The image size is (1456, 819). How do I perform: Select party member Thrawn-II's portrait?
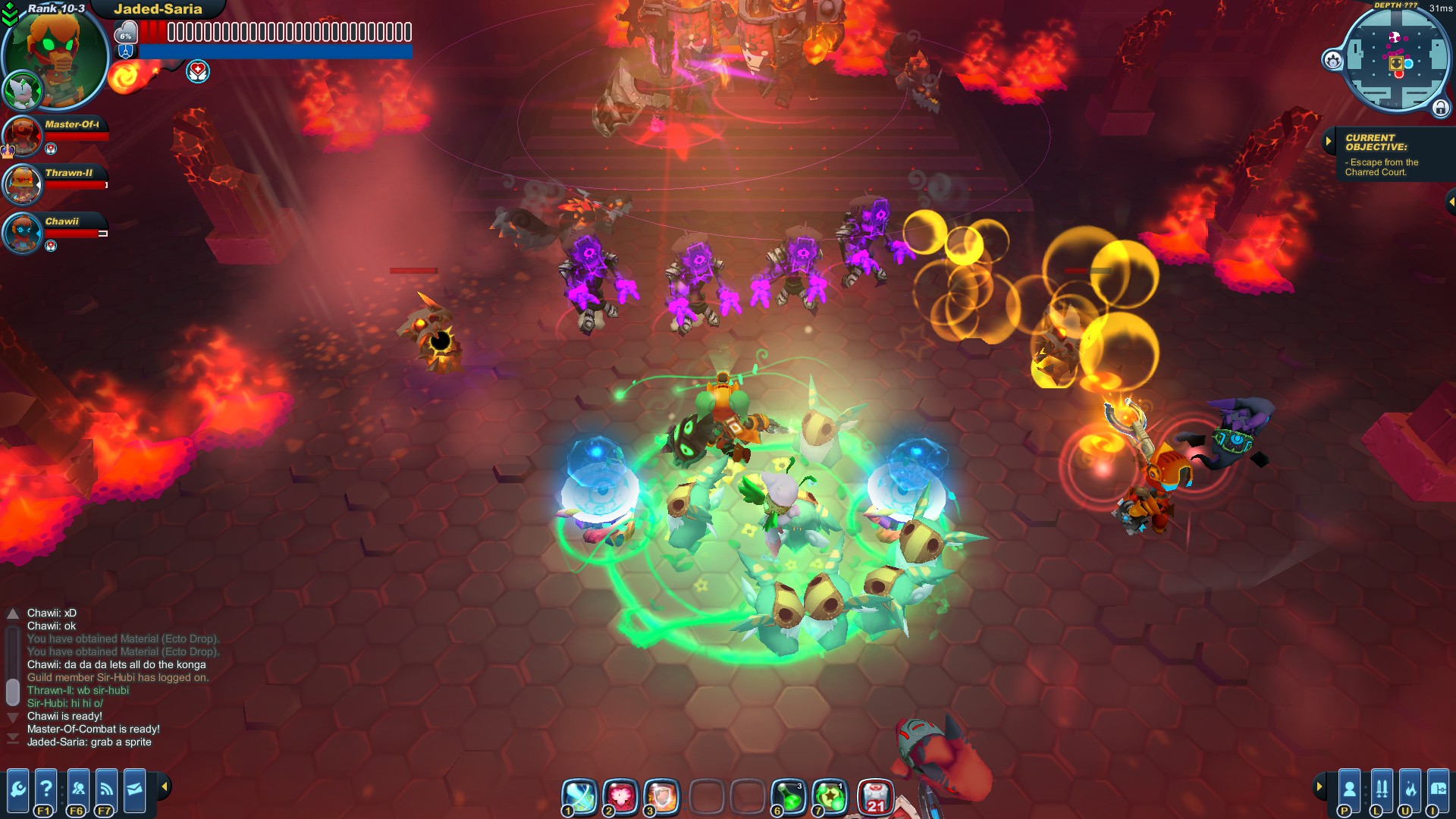tap(22, 185)
